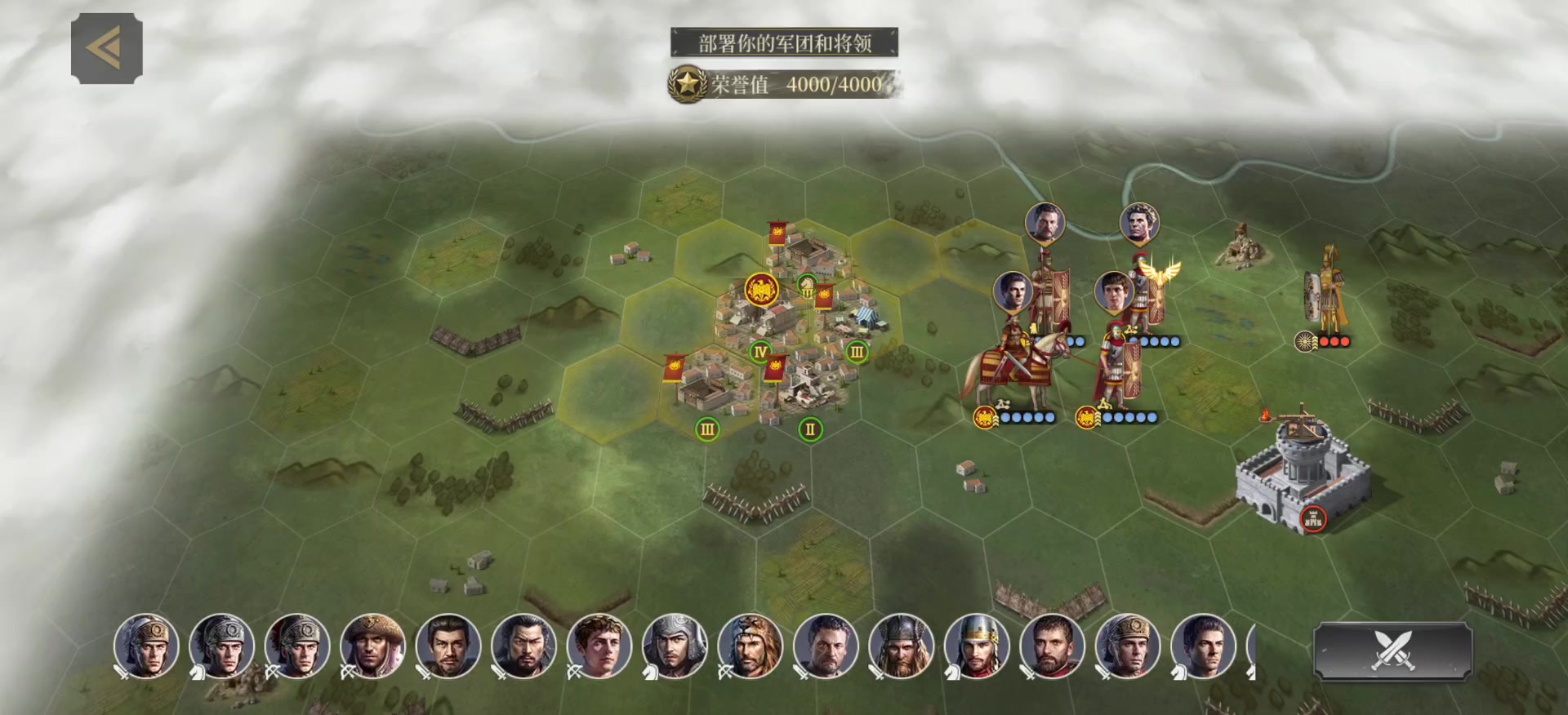Go back with the arrow button
This screenshot has width=1568, height=715.
pyautogui.click(x=107, y=48)
